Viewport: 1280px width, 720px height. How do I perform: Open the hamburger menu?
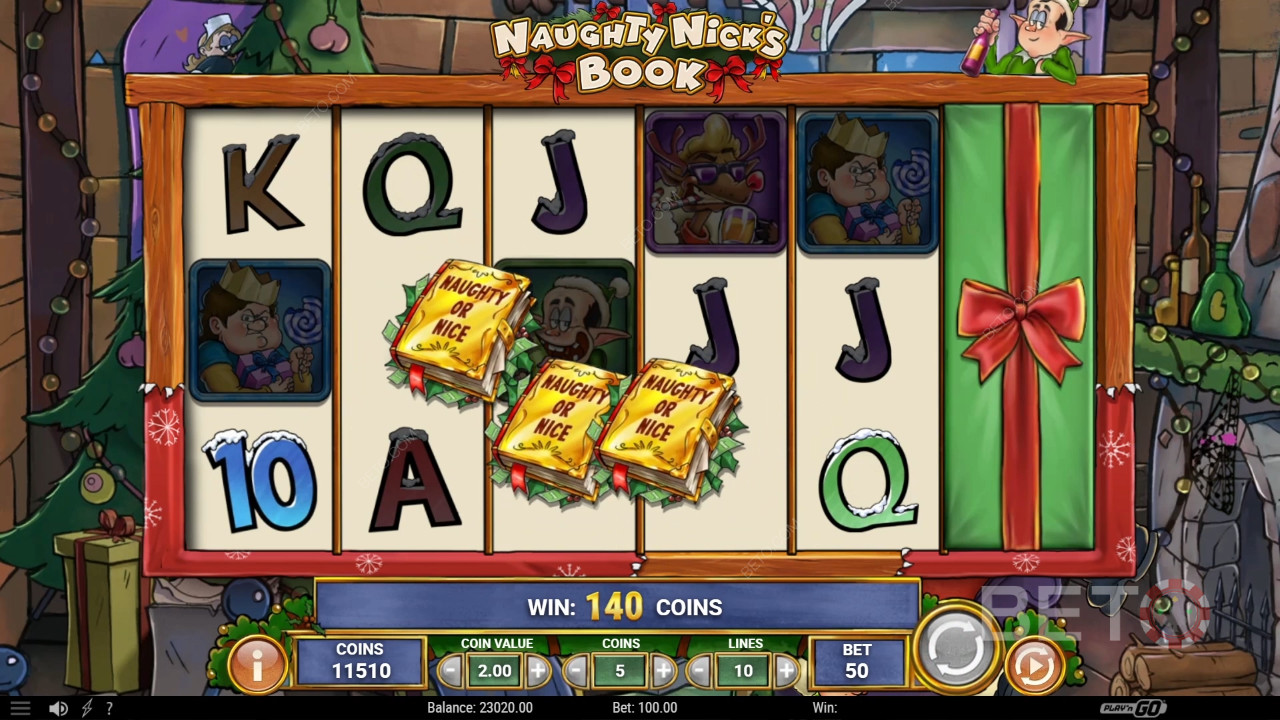pos(20,708)
